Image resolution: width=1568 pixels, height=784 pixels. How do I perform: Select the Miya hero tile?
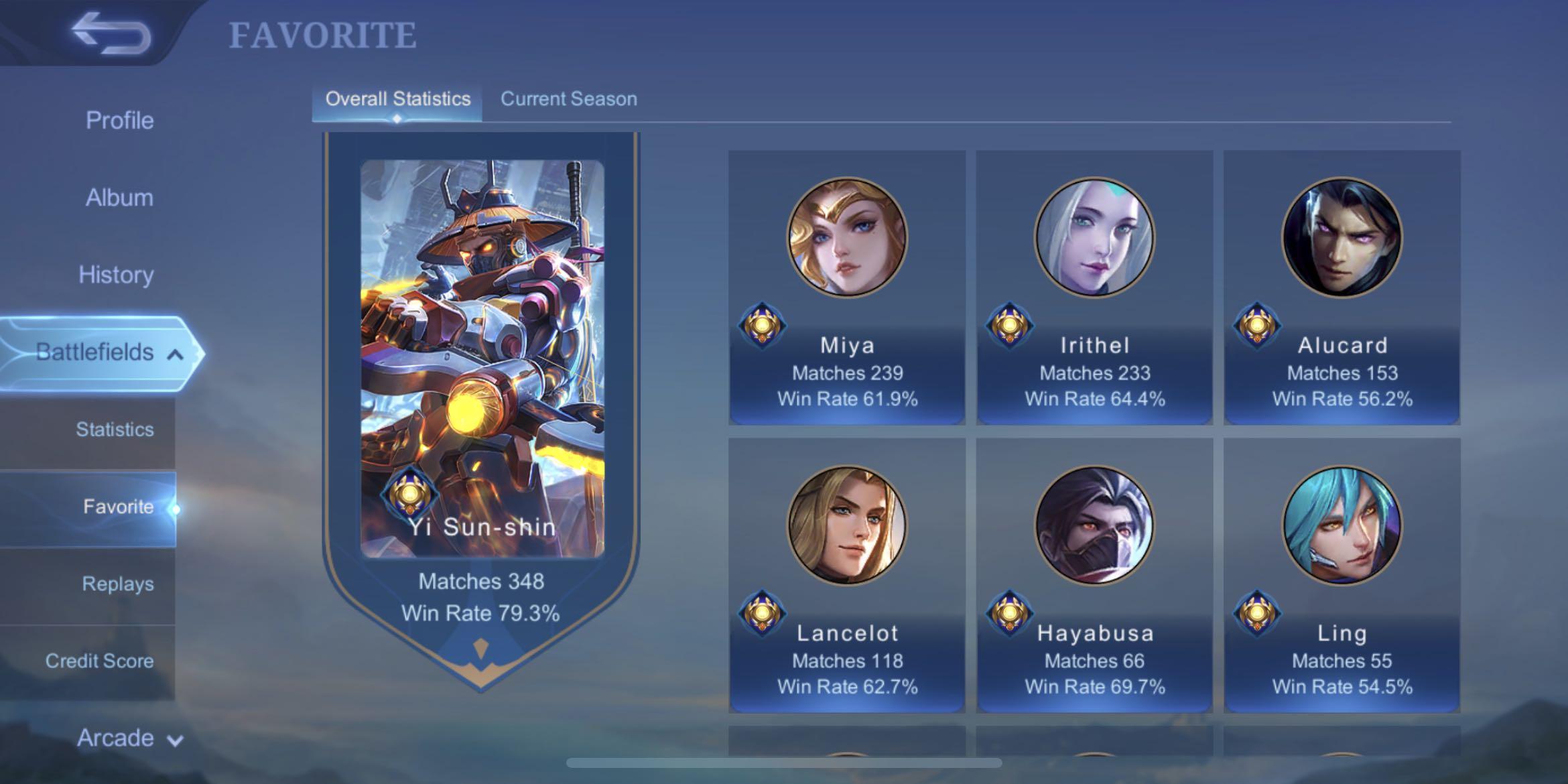coord(847,288)
